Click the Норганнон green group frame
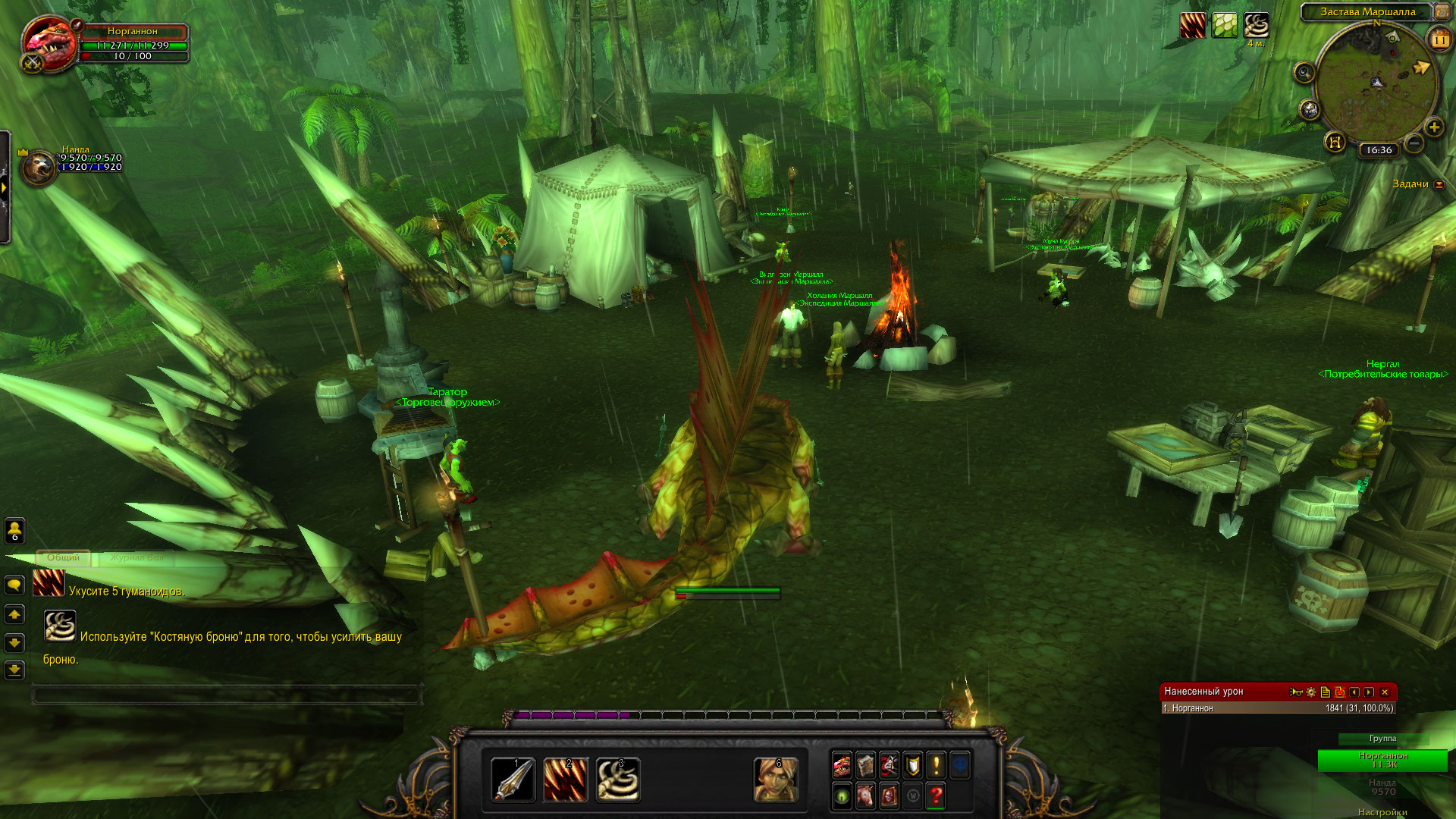The image size is (1456, 819). [x=1382, y=760]
